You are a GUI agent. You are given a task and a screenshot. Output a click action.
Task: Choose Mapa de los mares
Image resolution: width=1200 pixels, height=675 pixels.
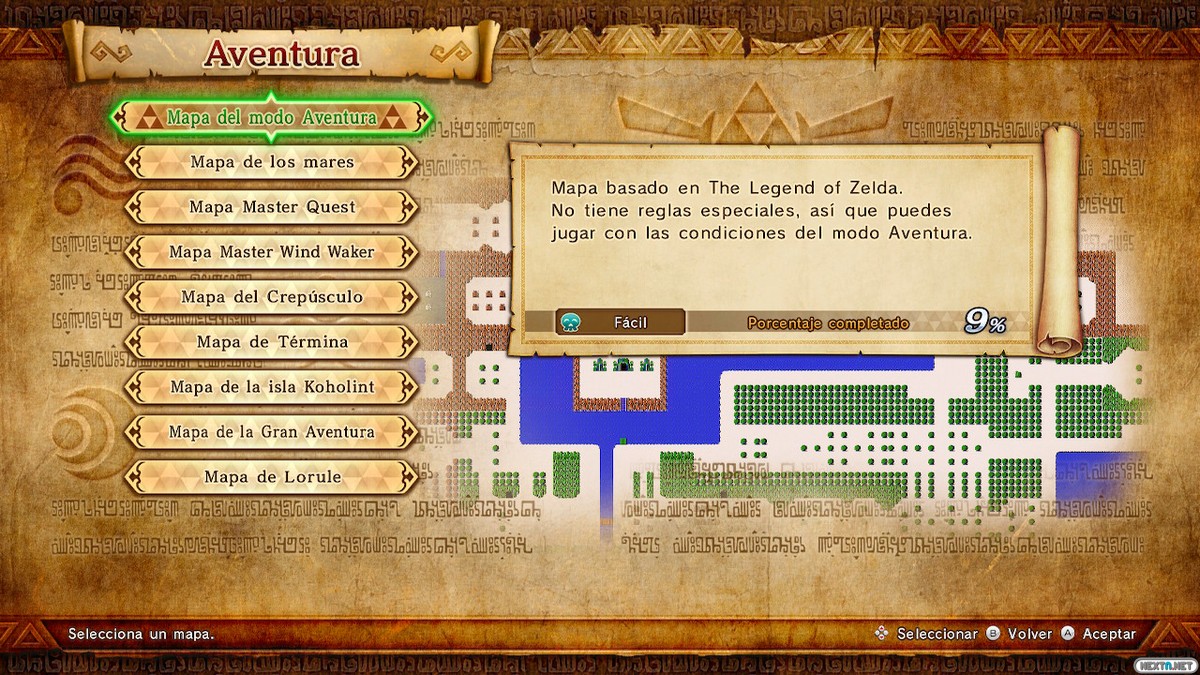[x=272, y=162]
